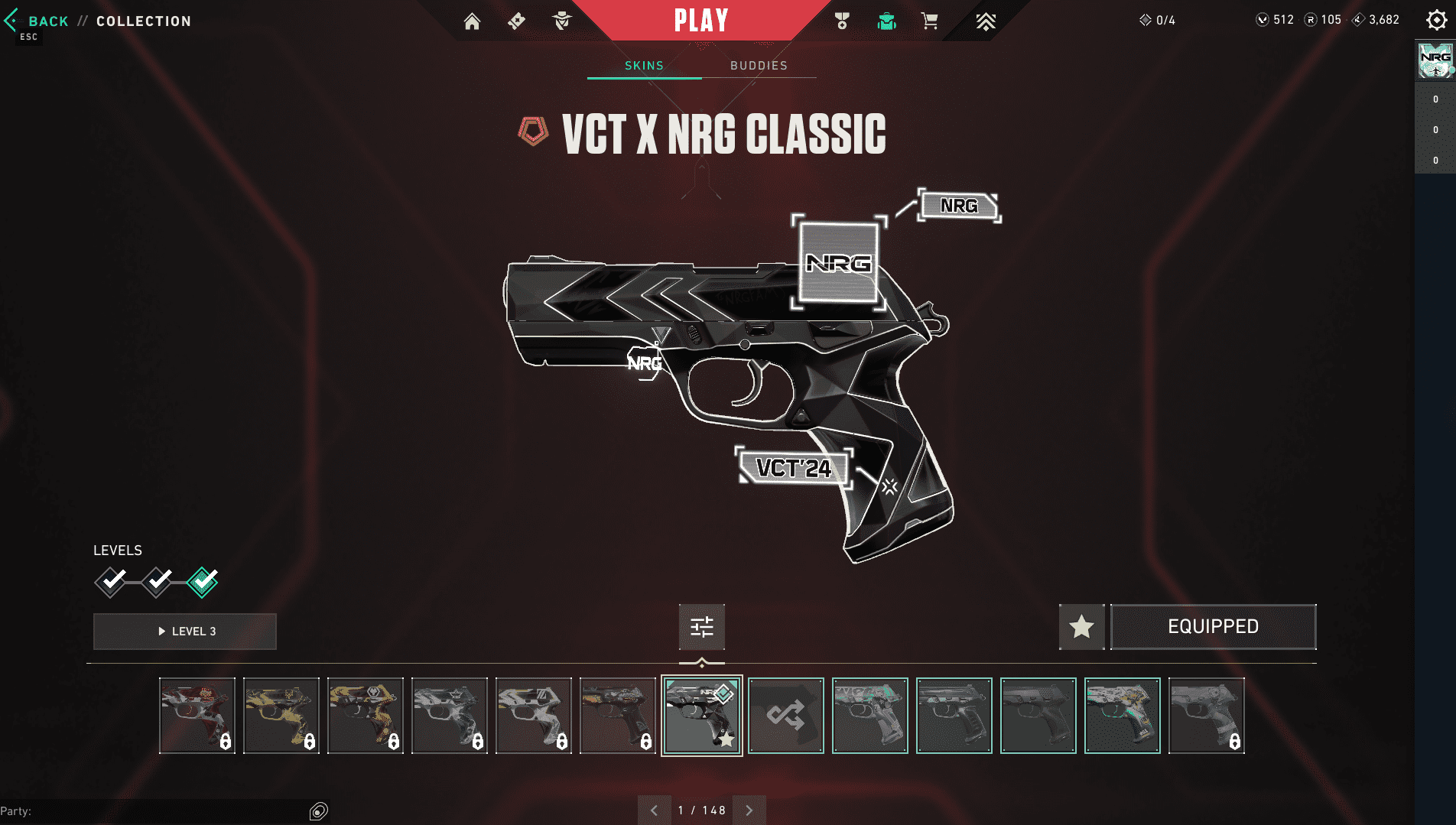Open the settings gear icon

point(1436,21)
